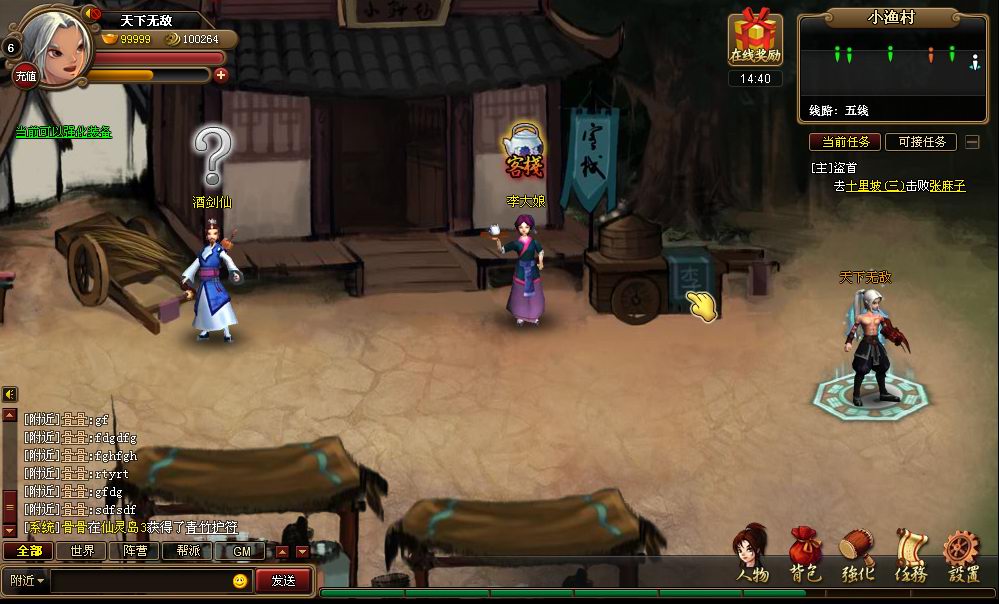The height and width of the screenshot is (604, 999).
Task: Collapse the quest tracker with the minus button
Action: 973,142
